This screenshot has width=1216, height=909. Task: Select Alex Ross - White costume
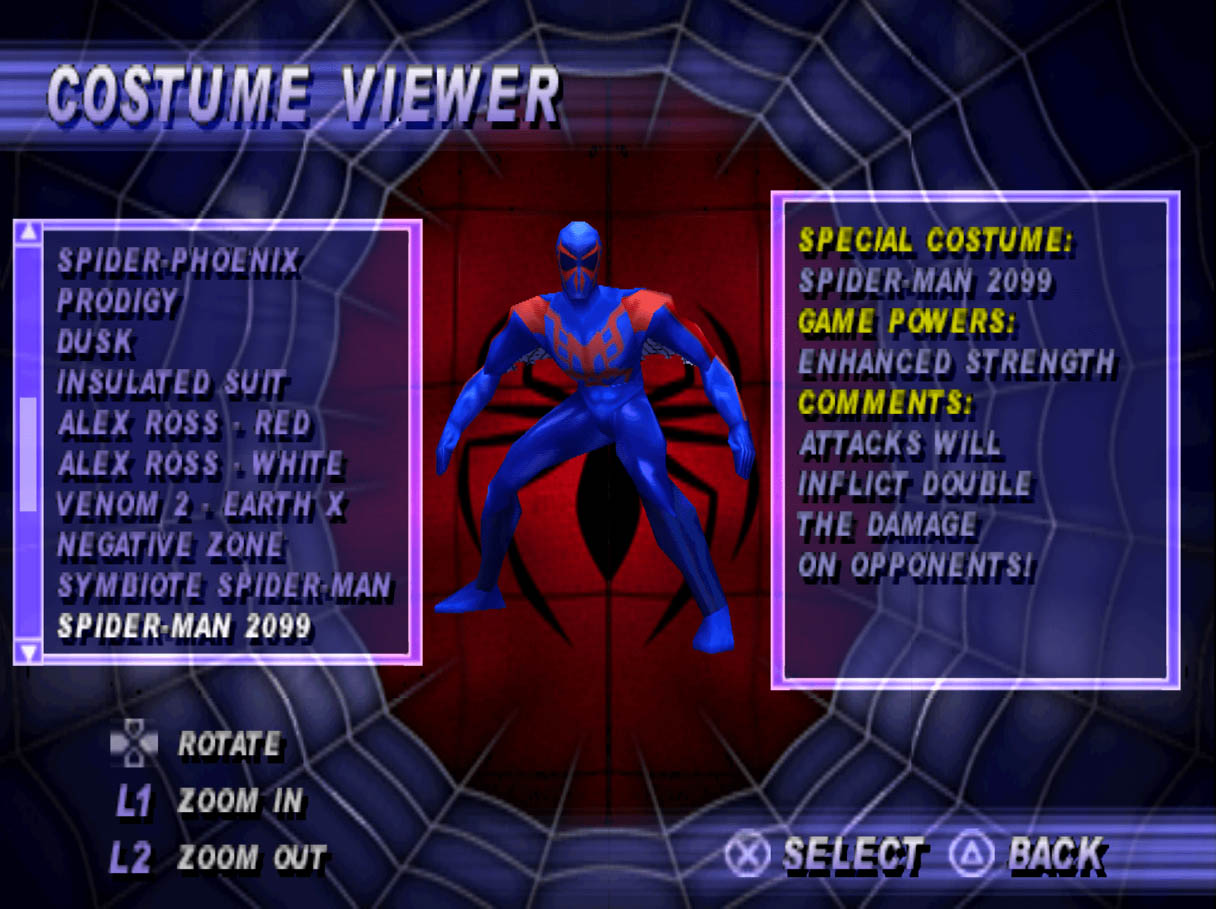click(x=200, y=464)
